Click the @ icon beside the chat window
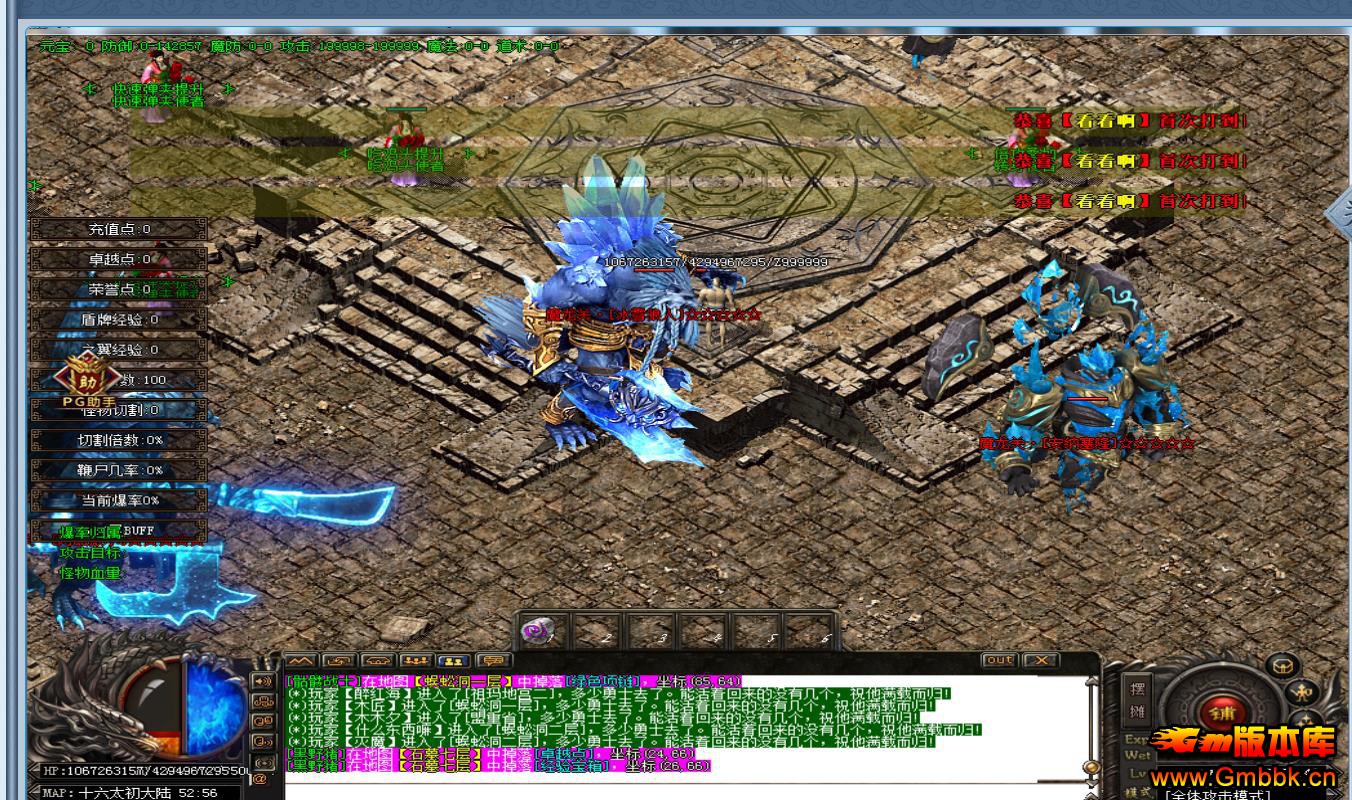The image size is (1352, 800). pyautogui.click(x=260, y=776)
